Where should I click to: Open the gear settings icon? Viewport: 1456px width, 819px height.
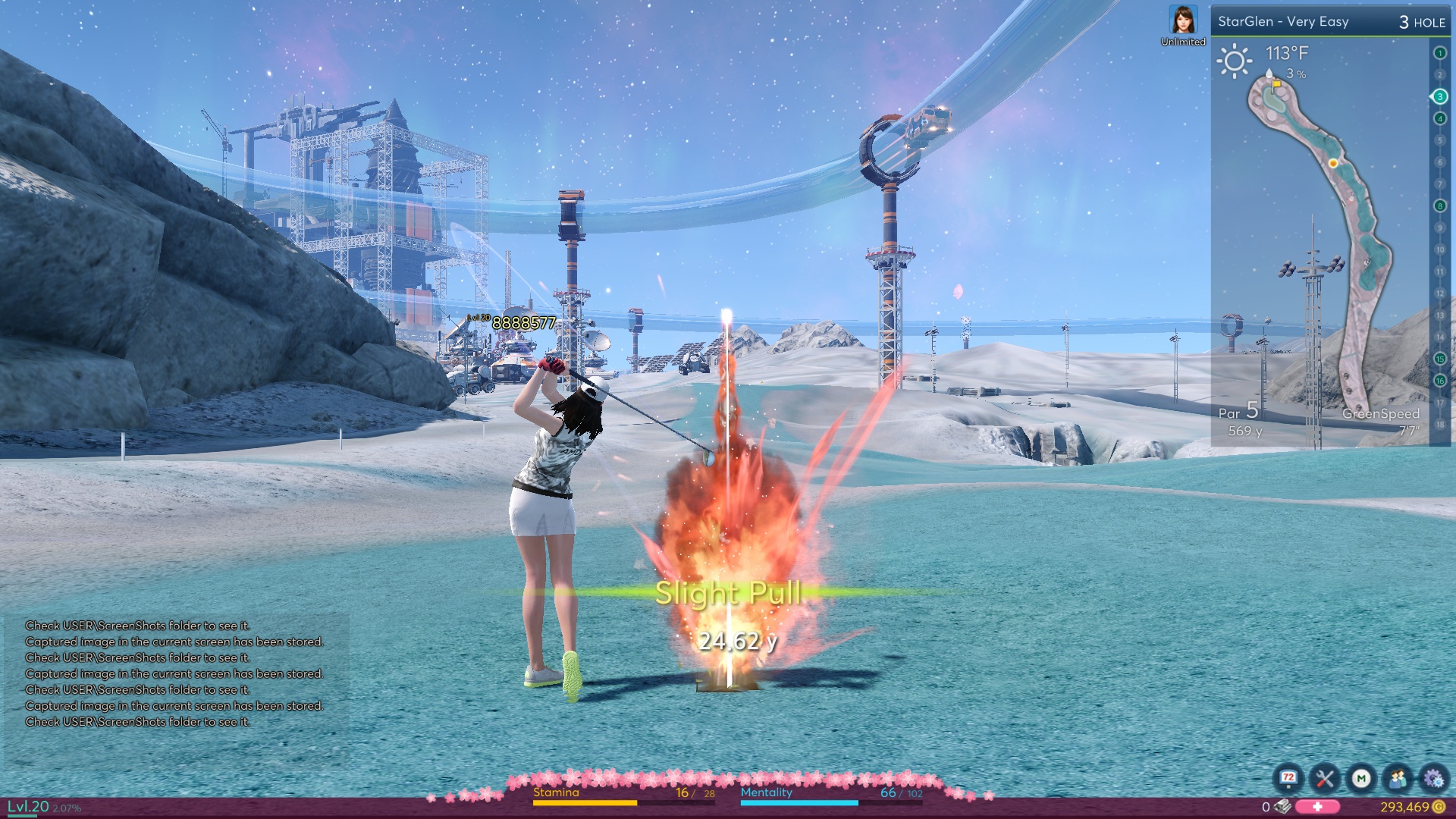[x=1433, y=778]
